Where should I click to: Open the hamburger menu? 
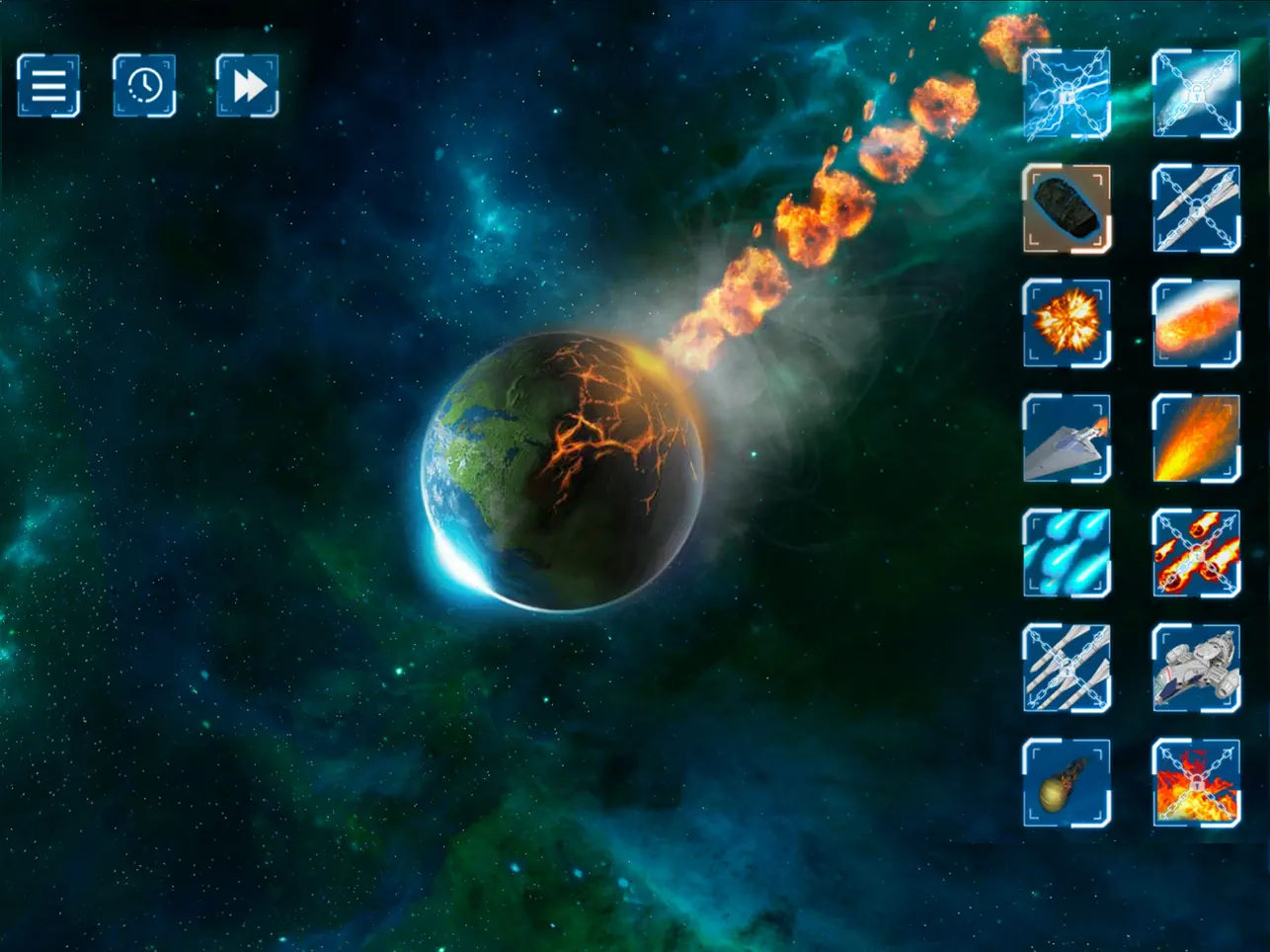[48, 86]
